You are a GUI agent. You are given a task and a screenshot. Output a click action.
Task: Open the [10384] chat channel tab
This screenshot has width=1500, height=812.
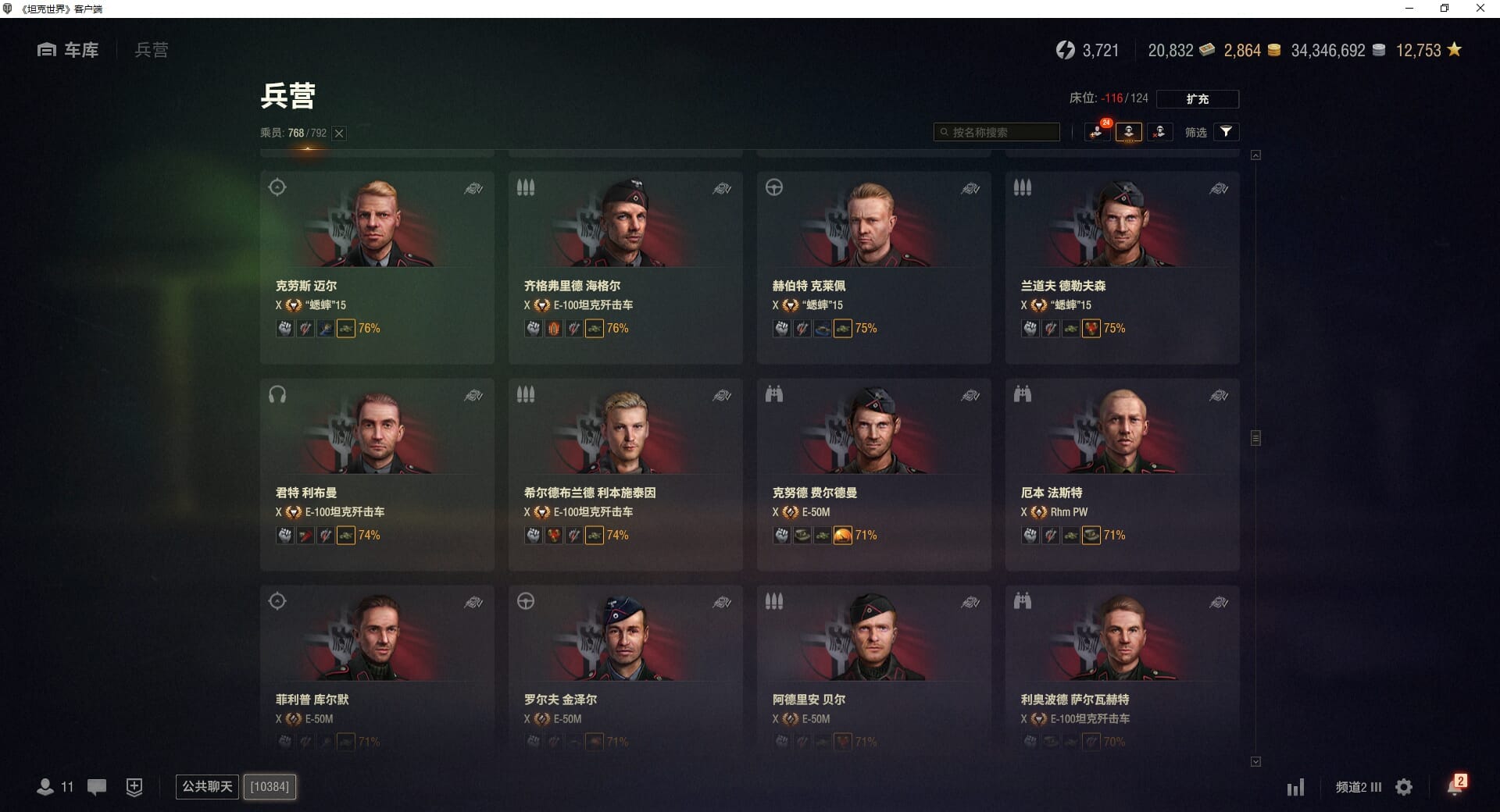[270, 786]
